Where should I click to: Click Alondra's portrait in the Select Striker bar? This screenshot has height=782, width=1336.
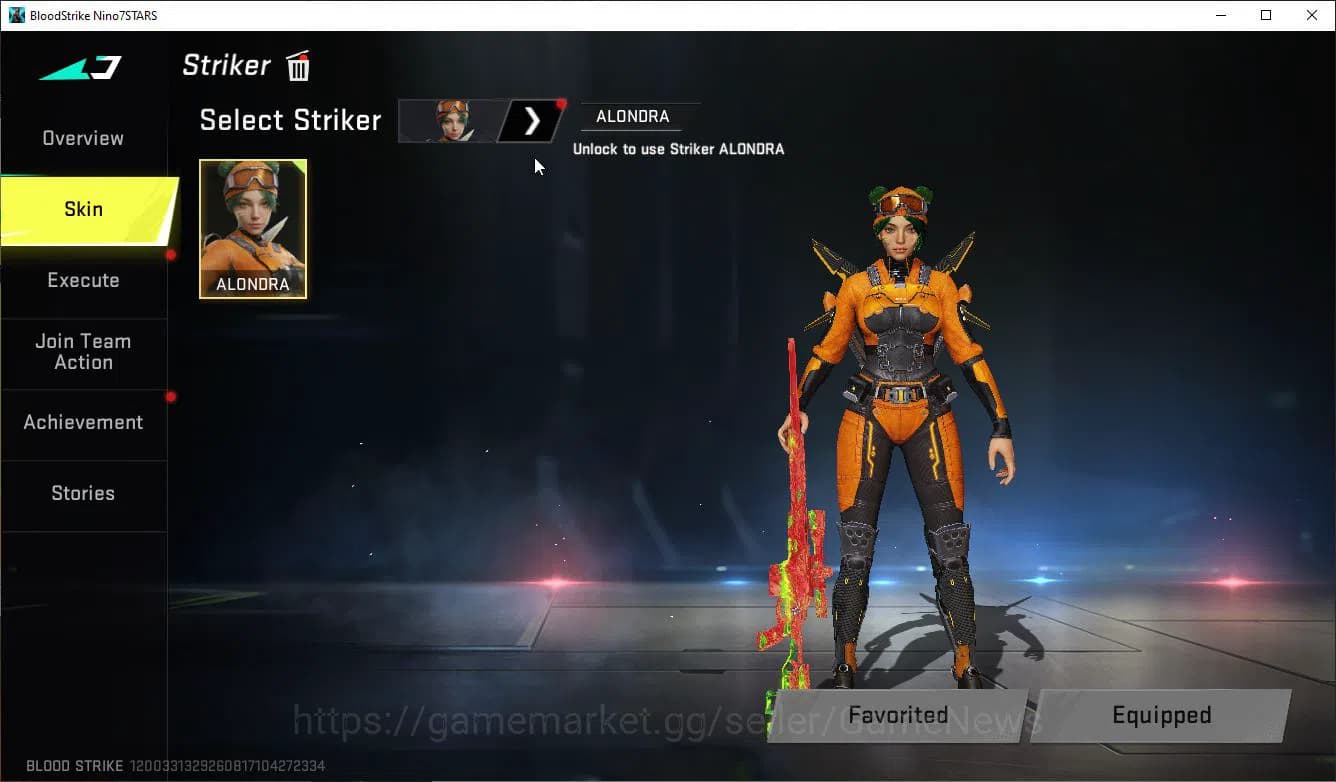(452, 120)
